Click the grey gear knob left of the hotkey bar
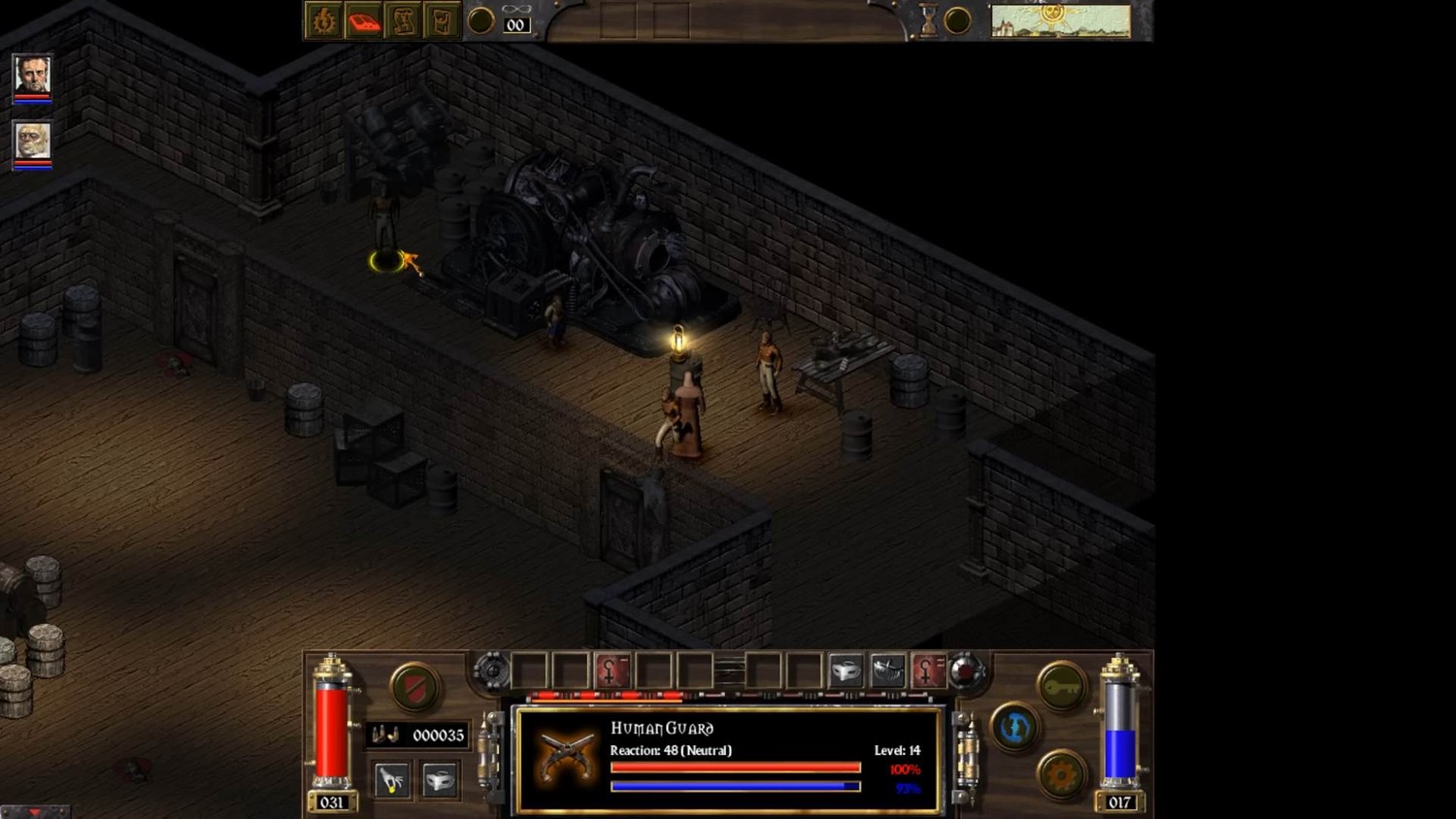1456x819 pixels. [492, 671]
